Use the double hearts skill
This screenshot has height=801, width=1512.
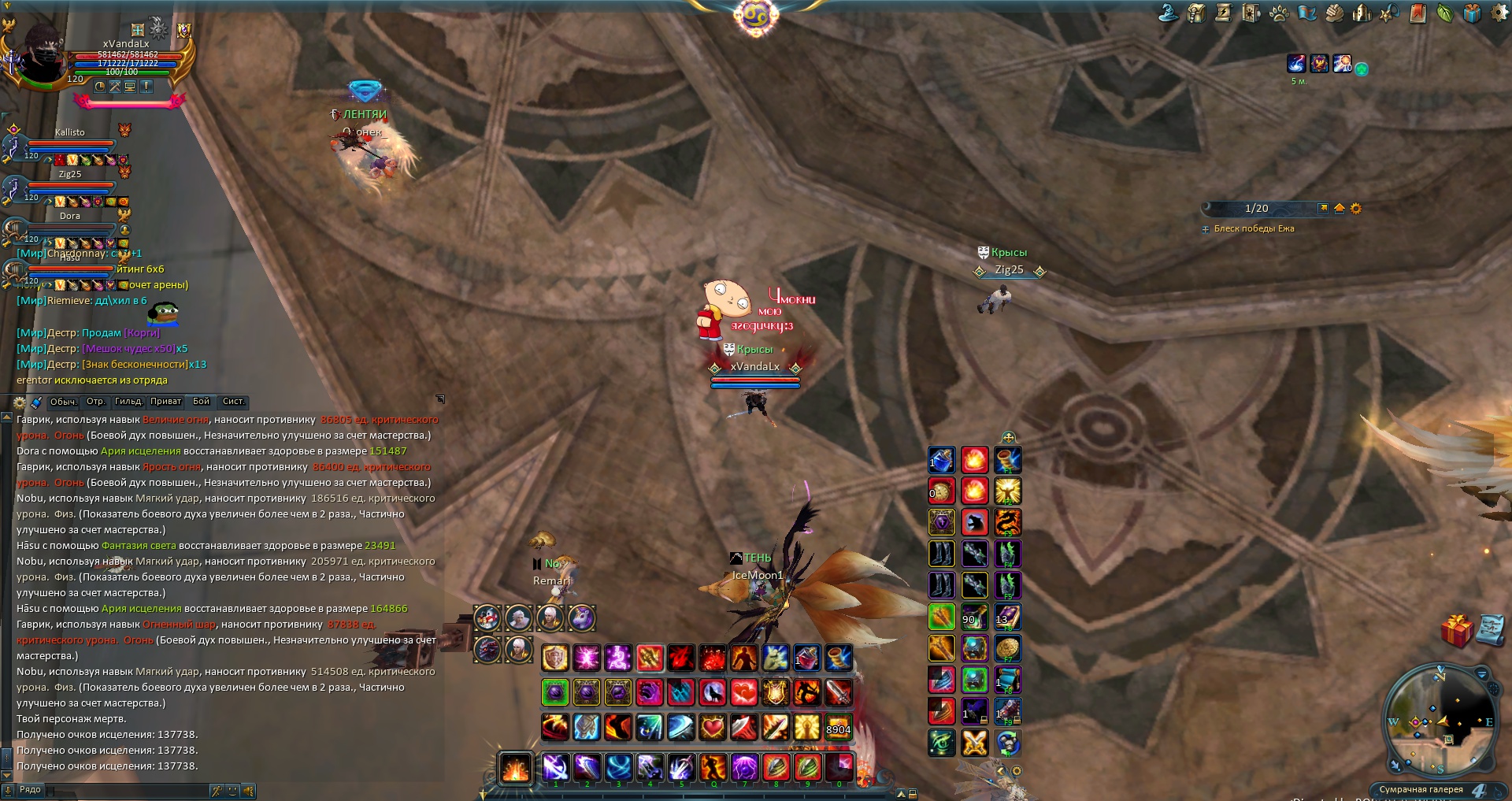(744, 693)
